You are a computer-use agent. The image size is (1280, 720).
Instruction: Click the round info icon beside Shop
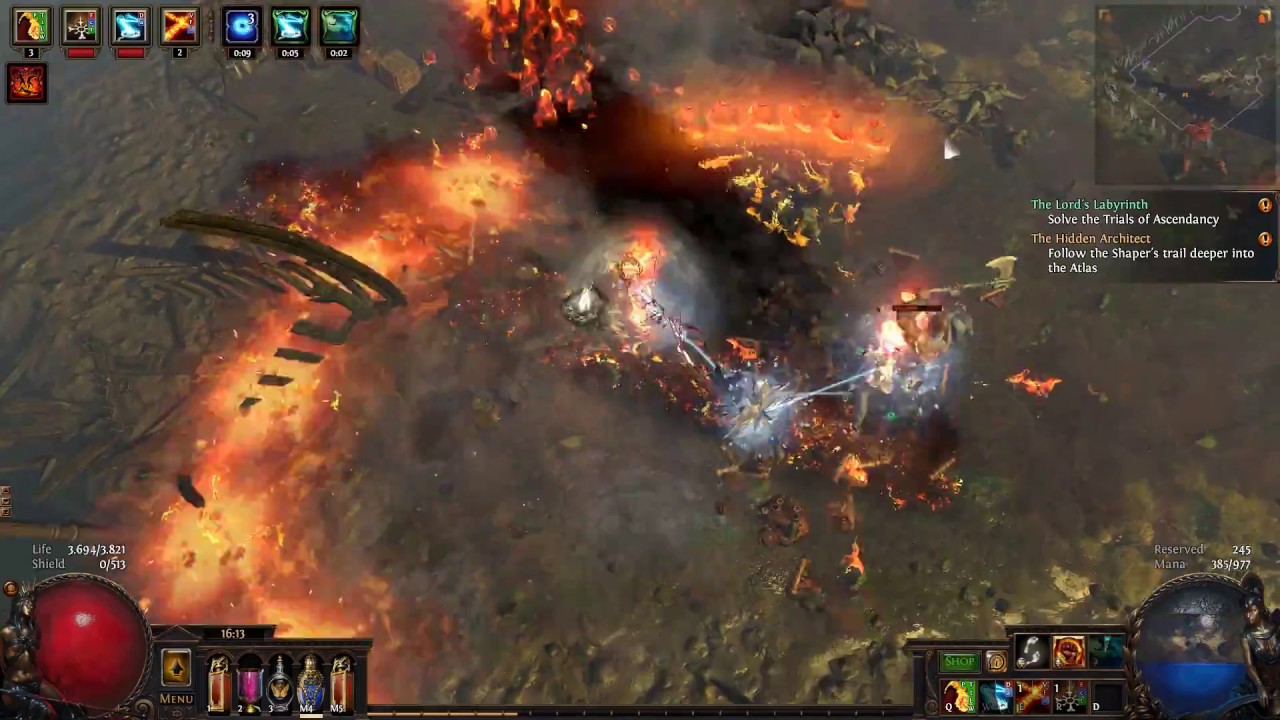pyautogui.click(x=996, y=662)
